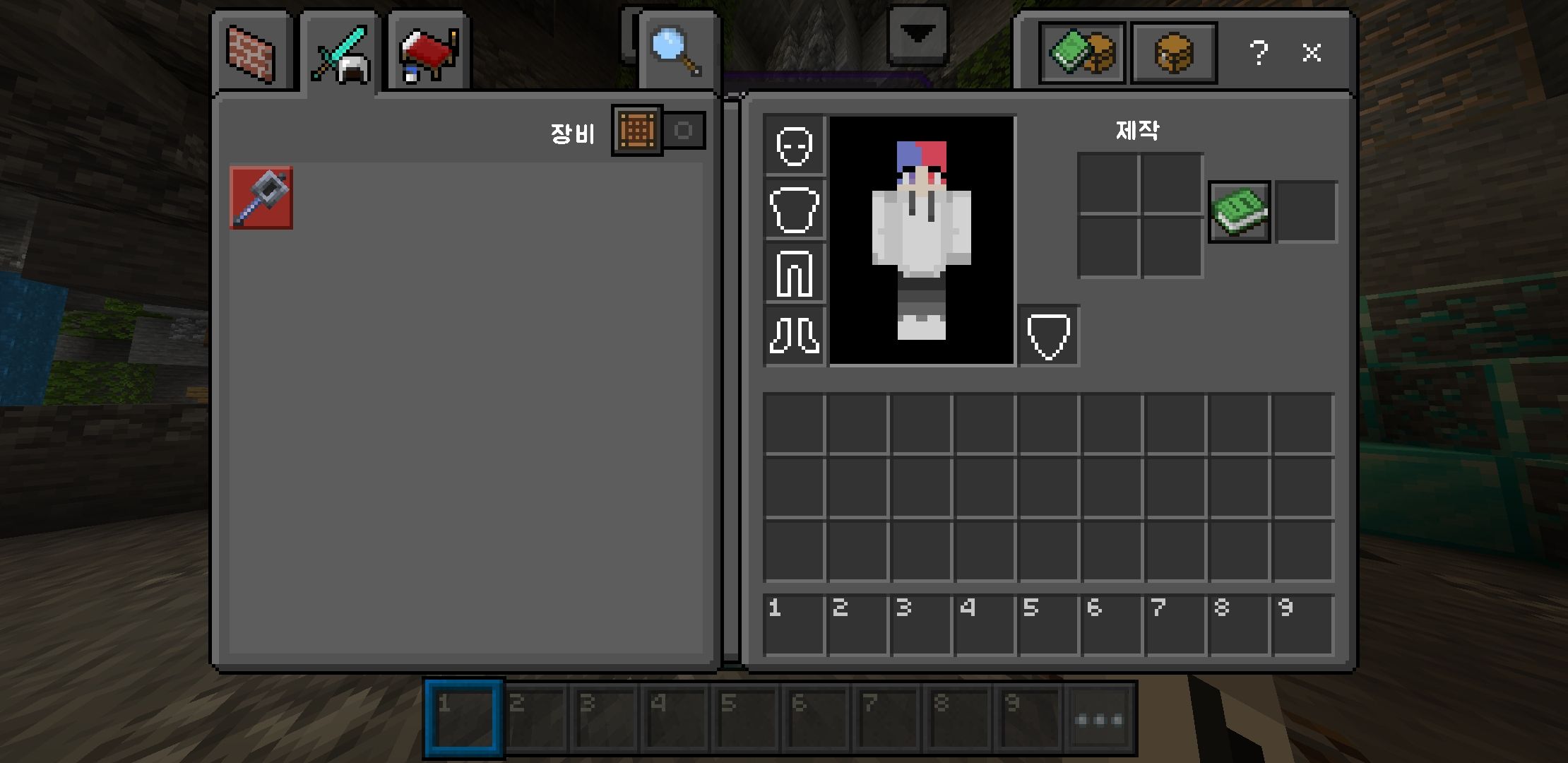Select the highlighted hotbar slot 1
The height and width of the screenshot is (763, 1568).
click(463, 718)
